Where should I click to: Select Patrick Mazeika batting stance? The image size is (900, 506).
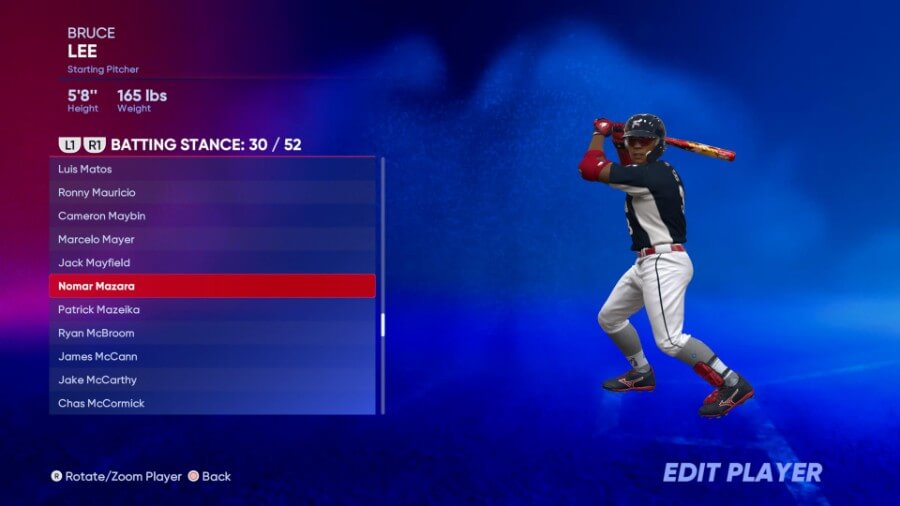pyautogui.click(x=212, y=310)
